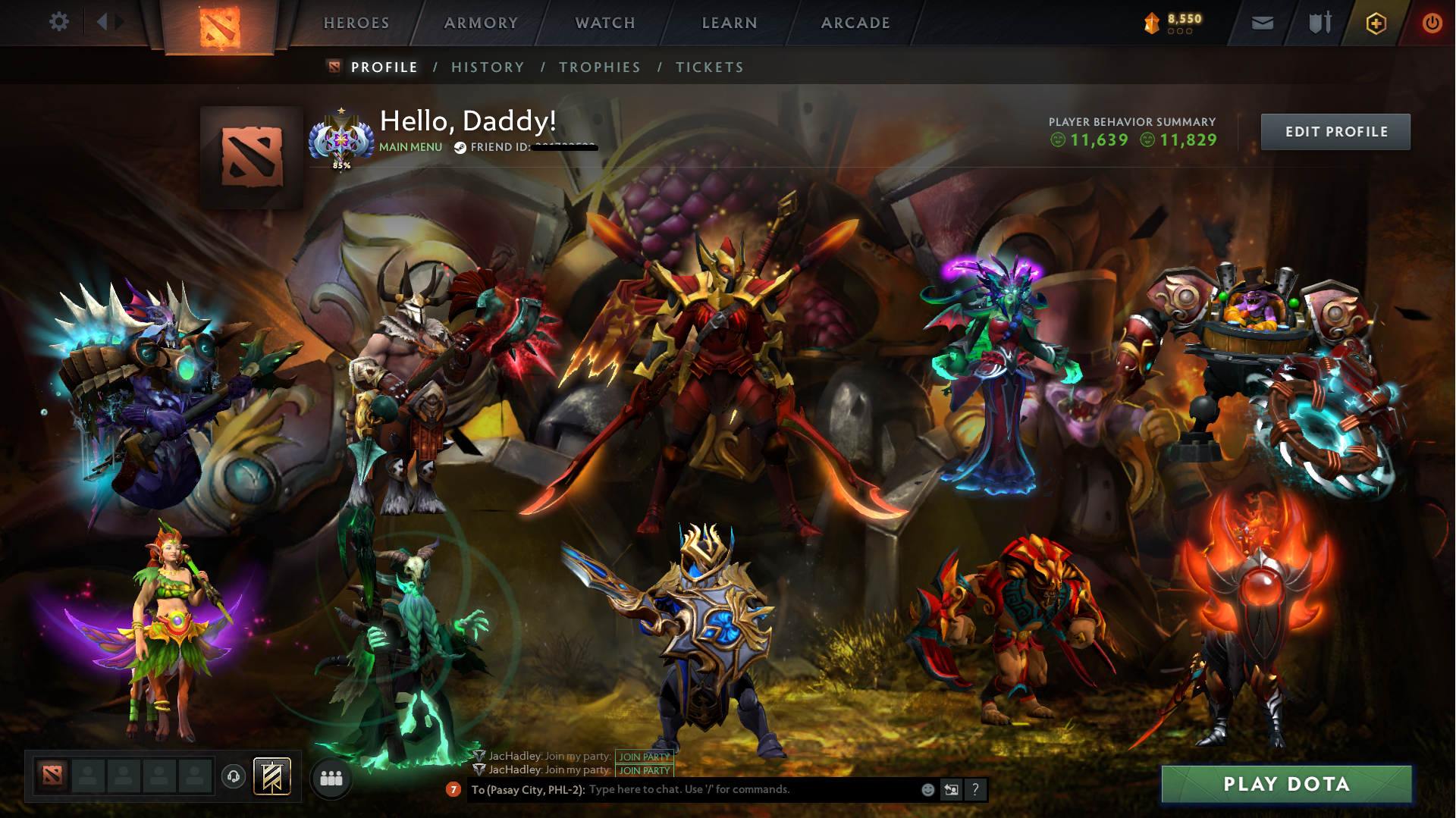Click the help question mark icon
Image resolution: width=1456 pixels, height=818 pixels.
[975, 790]
